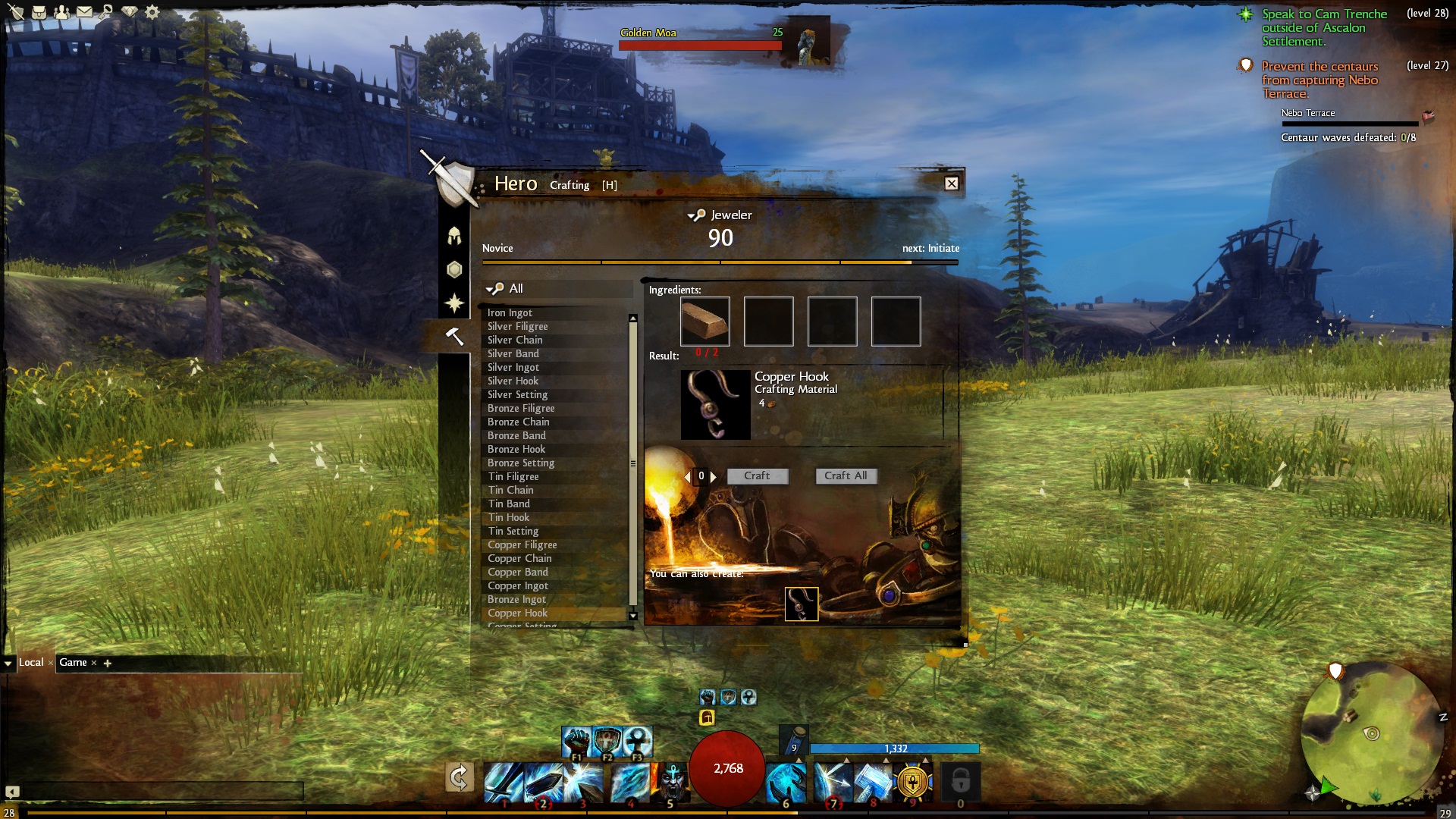The width and height of the screenshot is (1456, 819).
Task: Open the hammer Crafting tab
Action: [454, 336]
